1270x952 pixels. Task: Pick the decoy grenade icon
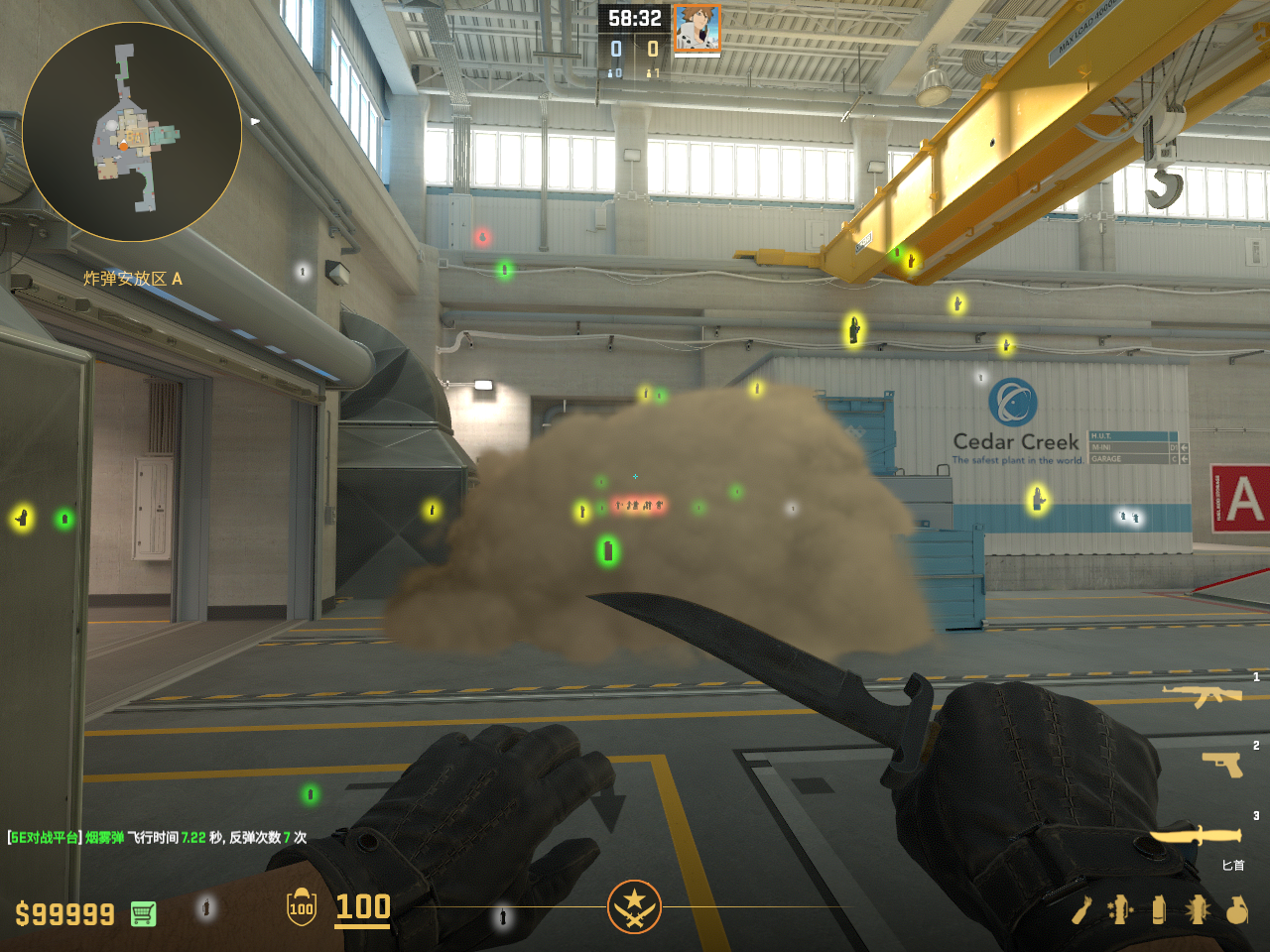(1120, 909)
